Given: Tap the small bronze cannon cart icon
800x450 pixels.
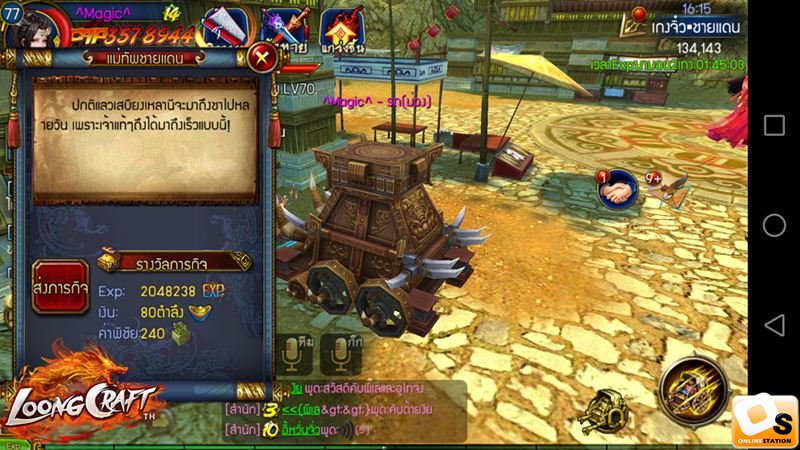Looking at the screenshot, I should coord(608,409).
